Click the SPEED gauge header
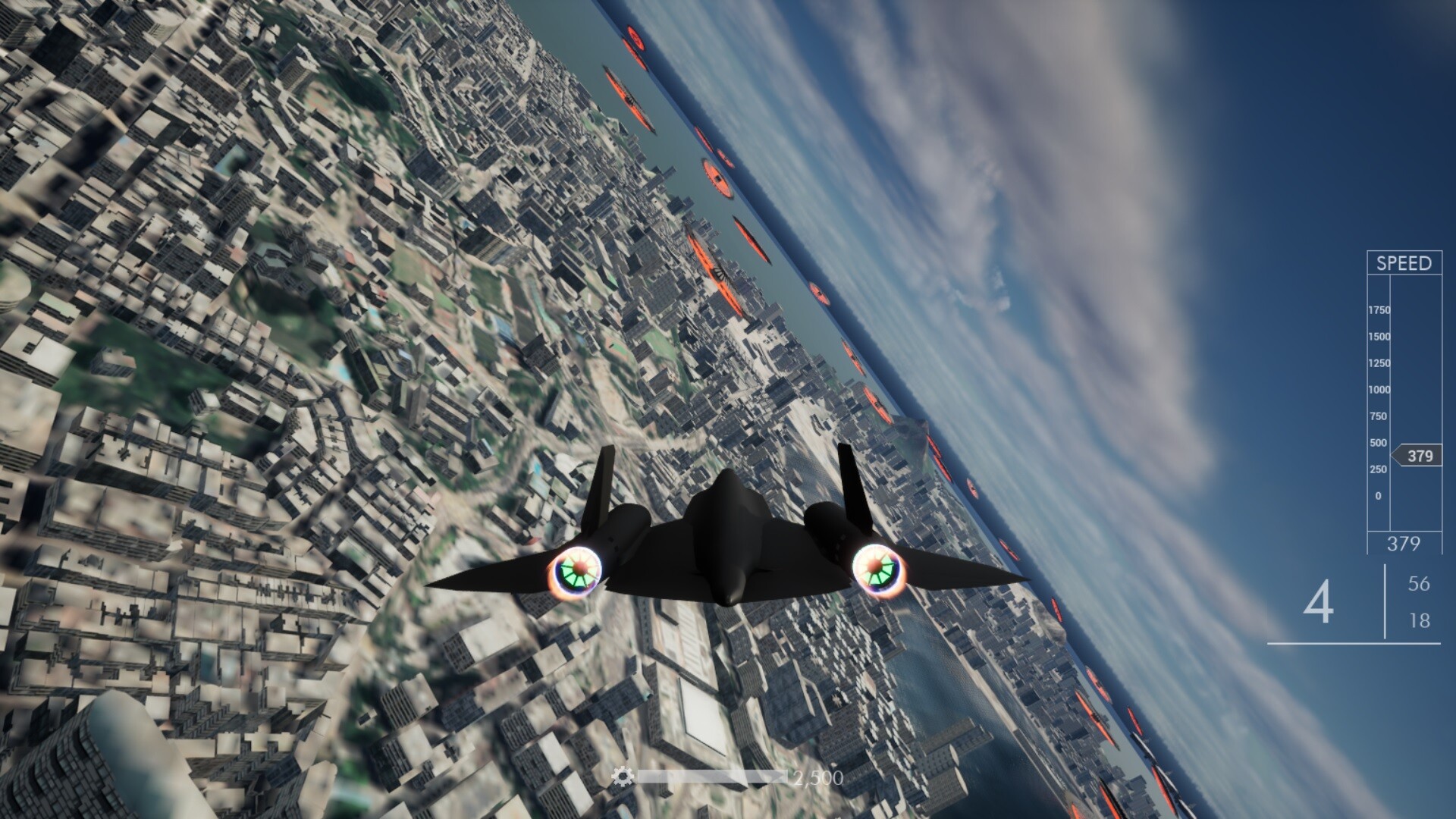The image size is (1456, 819). (1405, 263)
